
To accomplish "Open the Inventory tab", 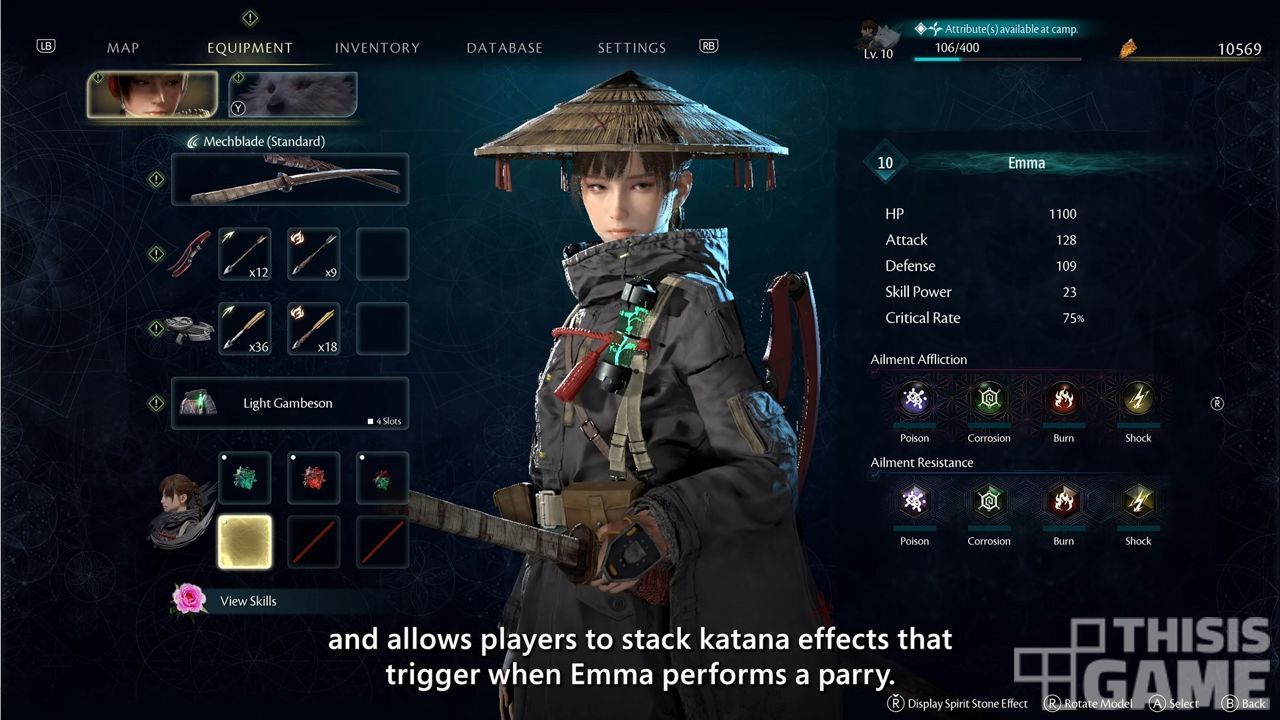I will (377, 48).
